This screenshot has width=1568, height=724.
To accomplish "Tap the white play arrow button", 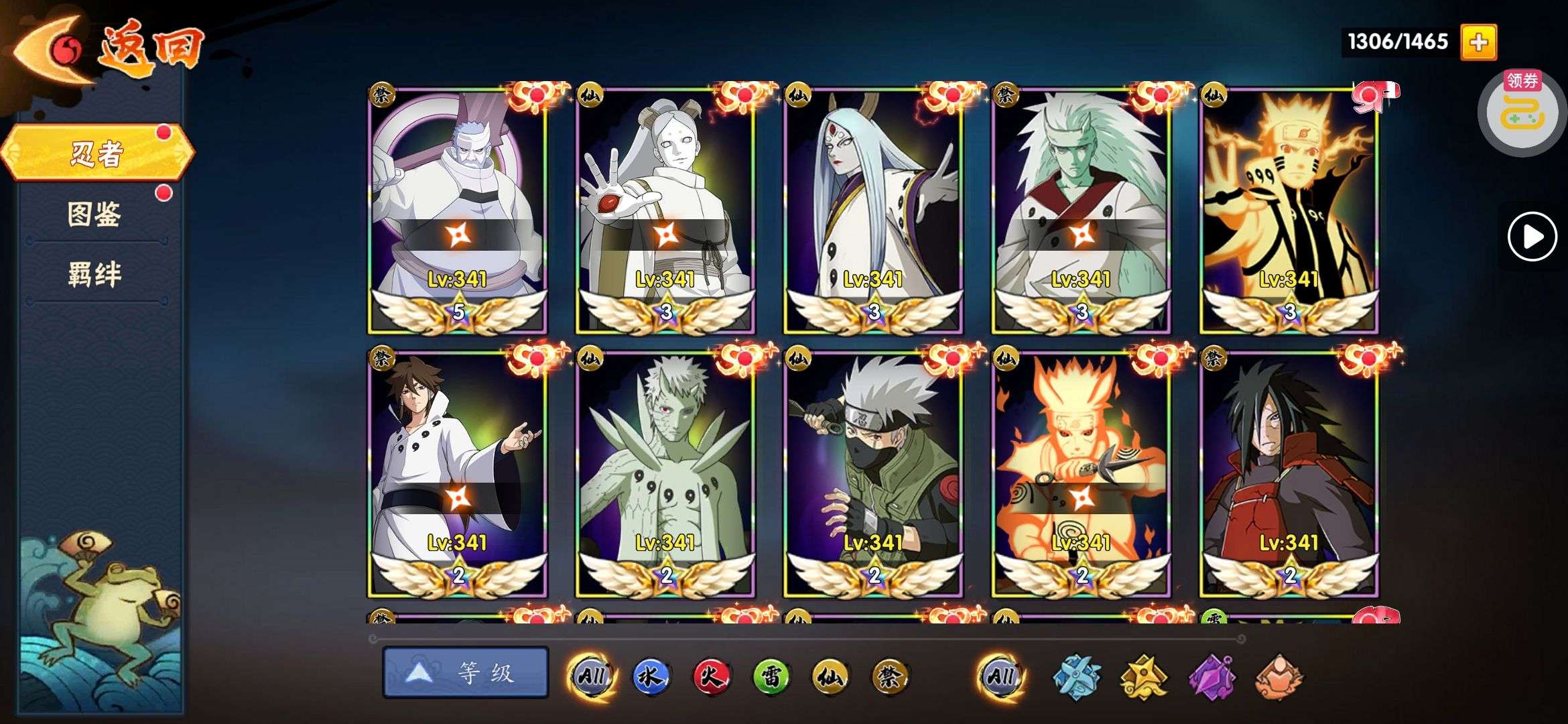I will click(1532, 236).
